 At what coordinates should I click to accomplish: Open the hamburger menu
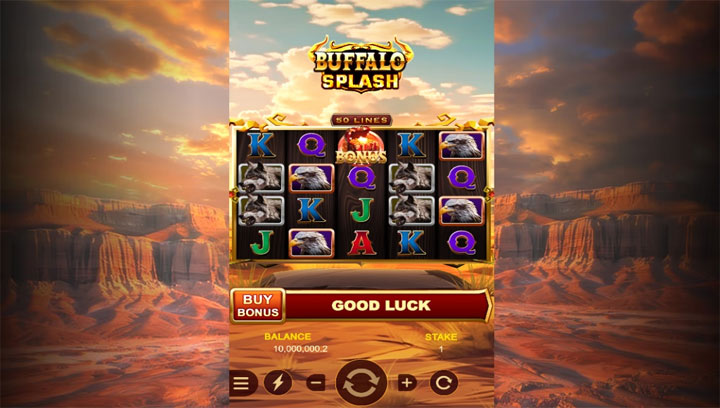[x=242, y=382]
